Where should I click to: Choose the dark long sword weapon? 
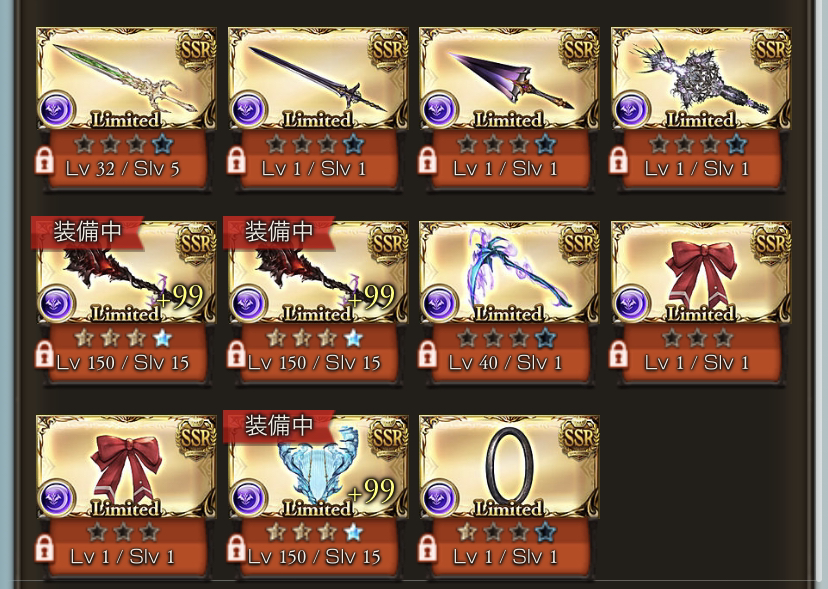click(x=318, y=80)
